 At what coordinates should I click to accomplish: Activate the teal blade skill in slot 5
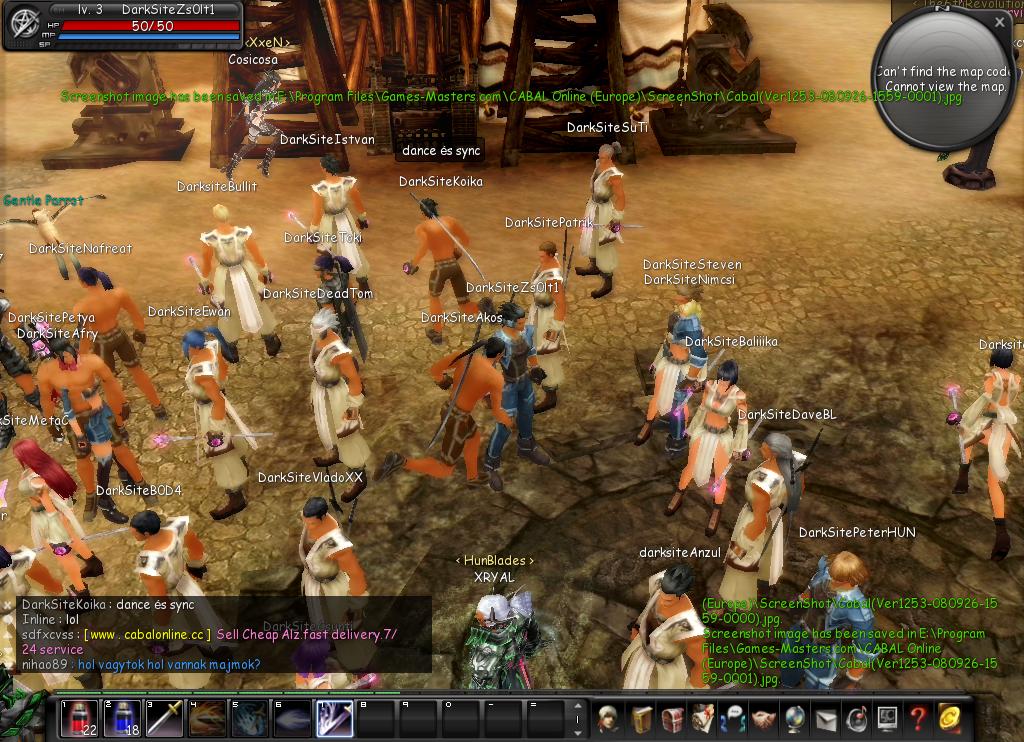pyautogui.click(x=249, y=718)
